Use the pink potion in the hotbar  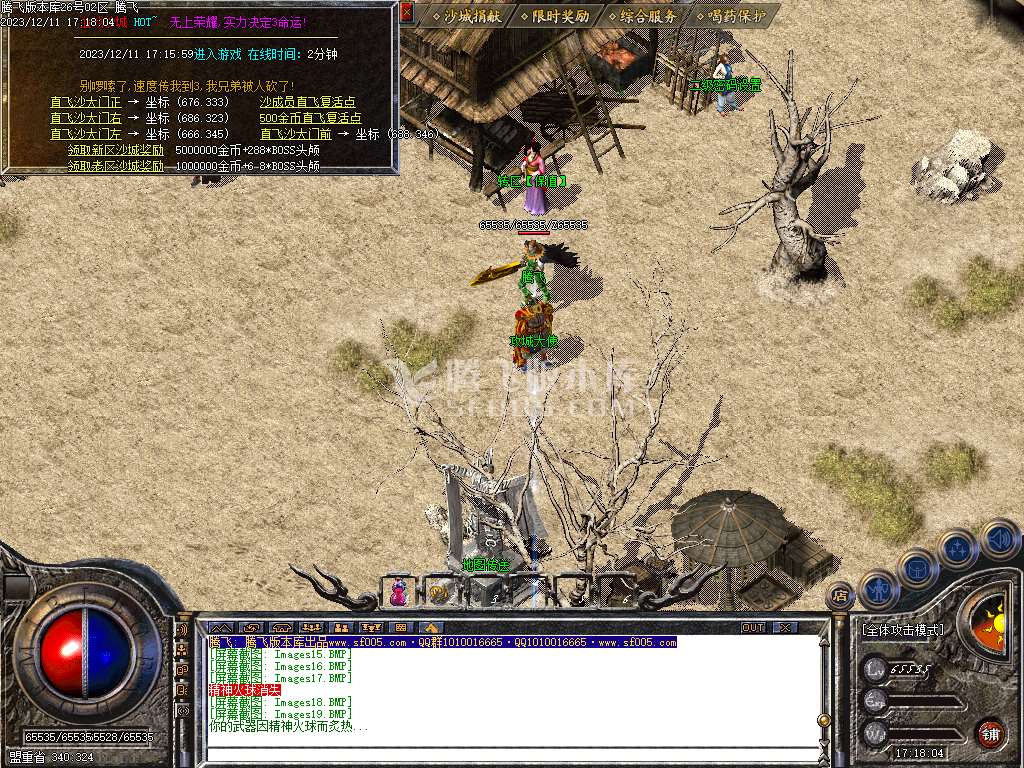pyautogui.click(x=398, y=592)
